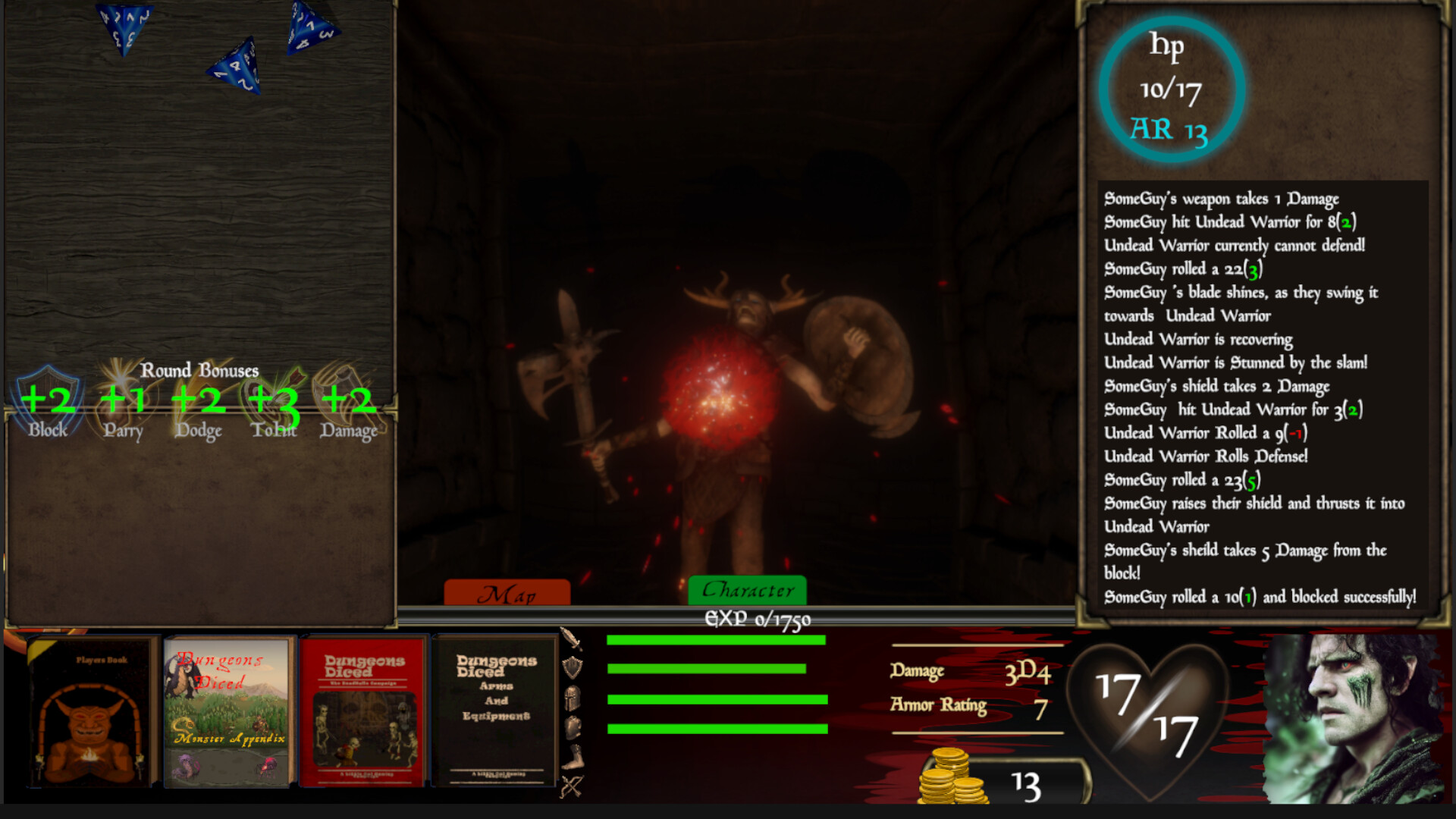Toggle the Dodge round bonus
This screenshot has width=1456, height=819.
198,398
